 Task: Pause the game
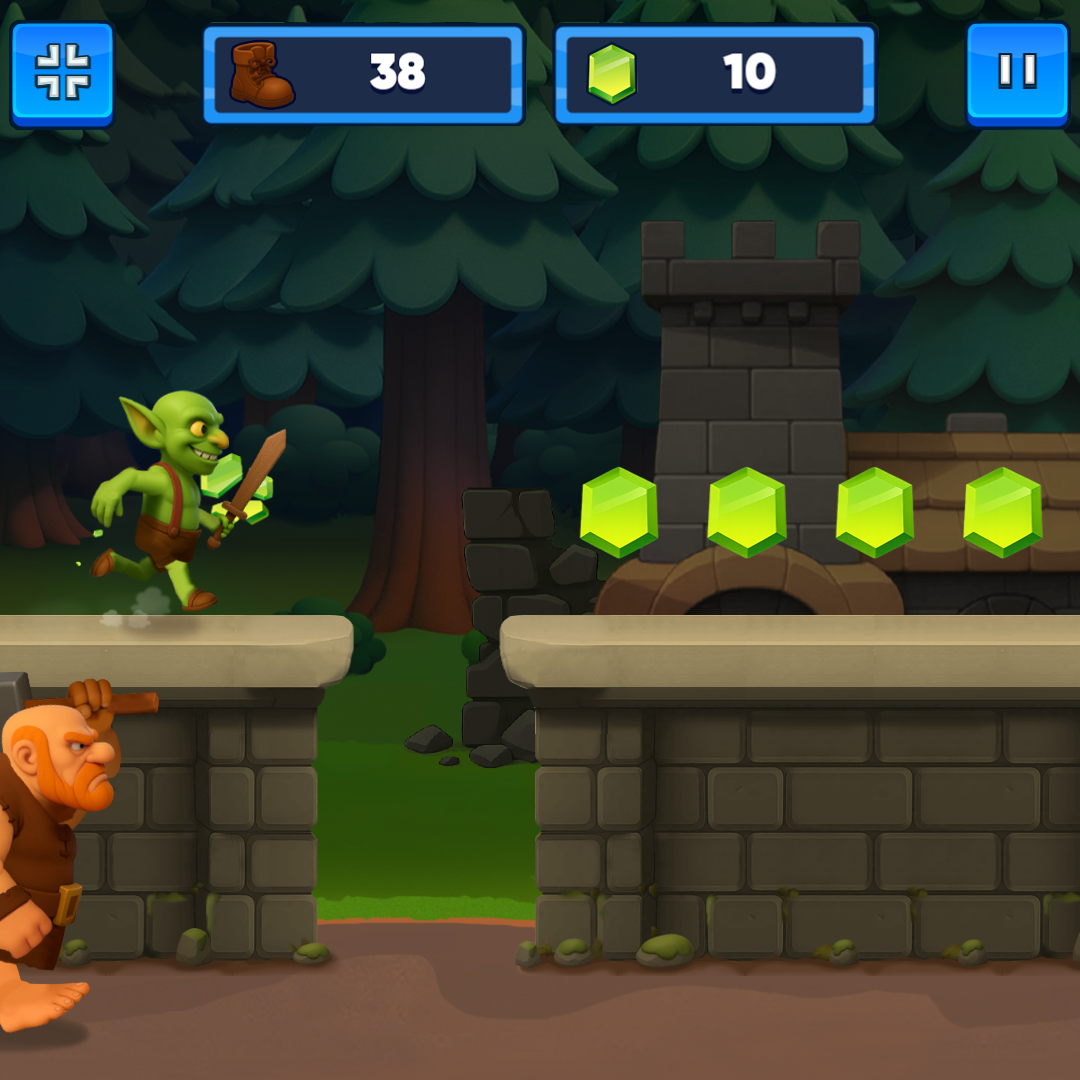pos(1017,73)
